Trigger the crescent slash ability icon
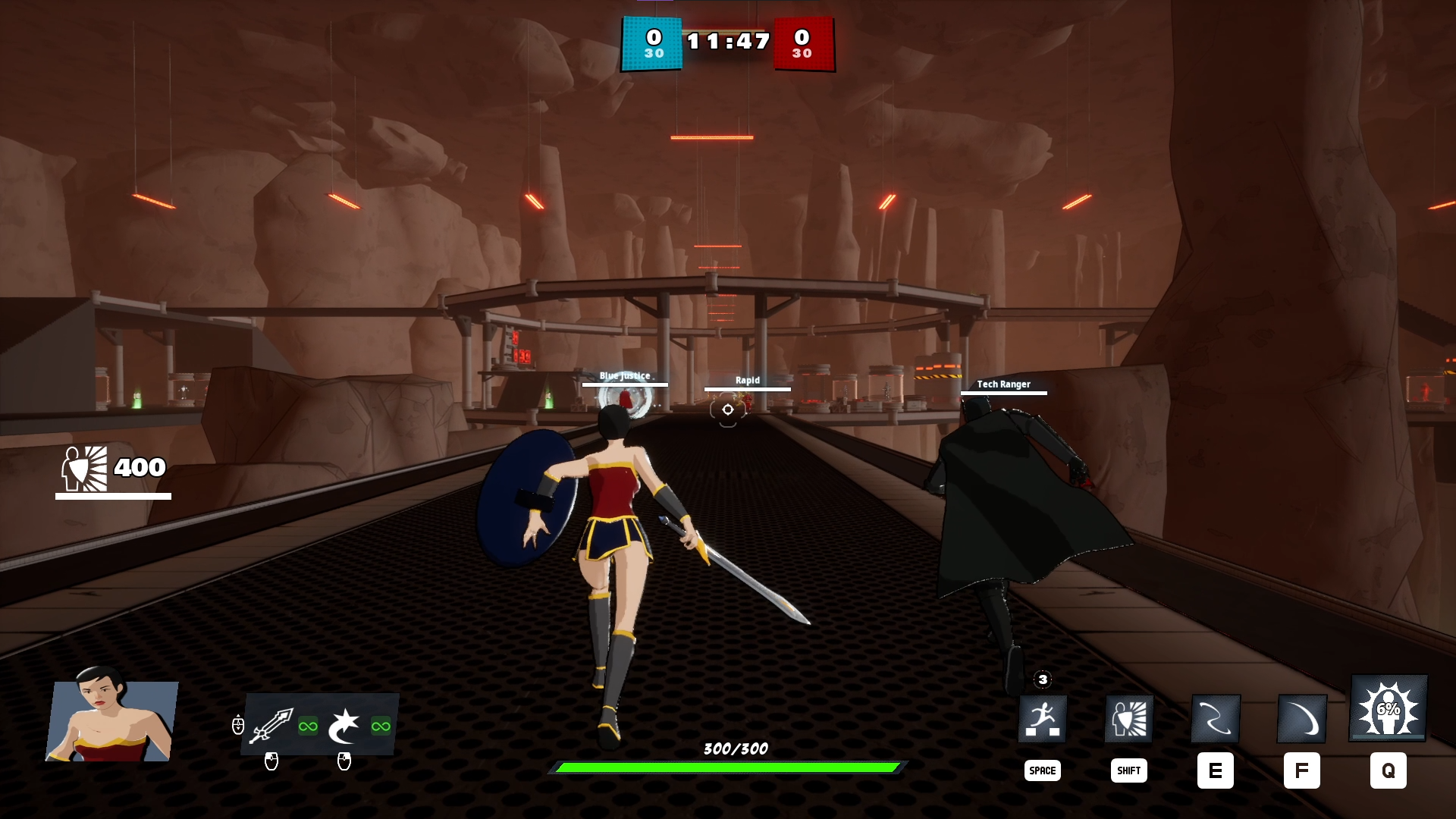1456x819 pixels. 1302,718
